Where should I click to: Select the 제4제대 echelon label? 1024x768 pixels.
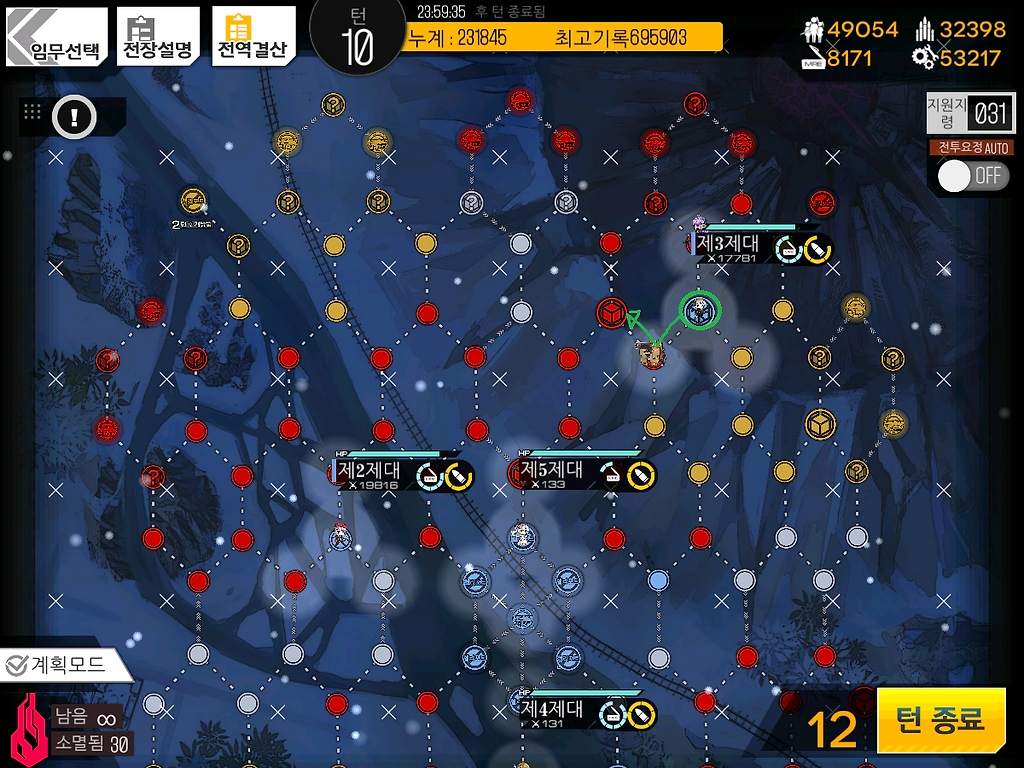553,709
